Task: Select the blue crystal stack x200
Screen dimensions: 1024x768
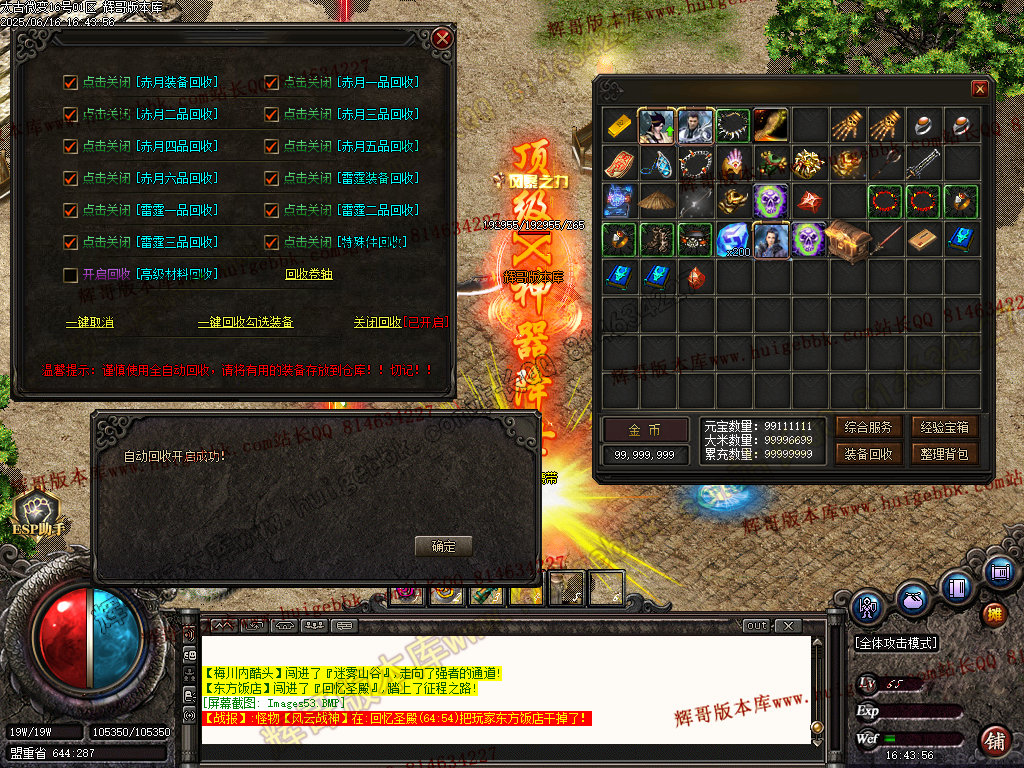Action: click(x=734, y=241)
